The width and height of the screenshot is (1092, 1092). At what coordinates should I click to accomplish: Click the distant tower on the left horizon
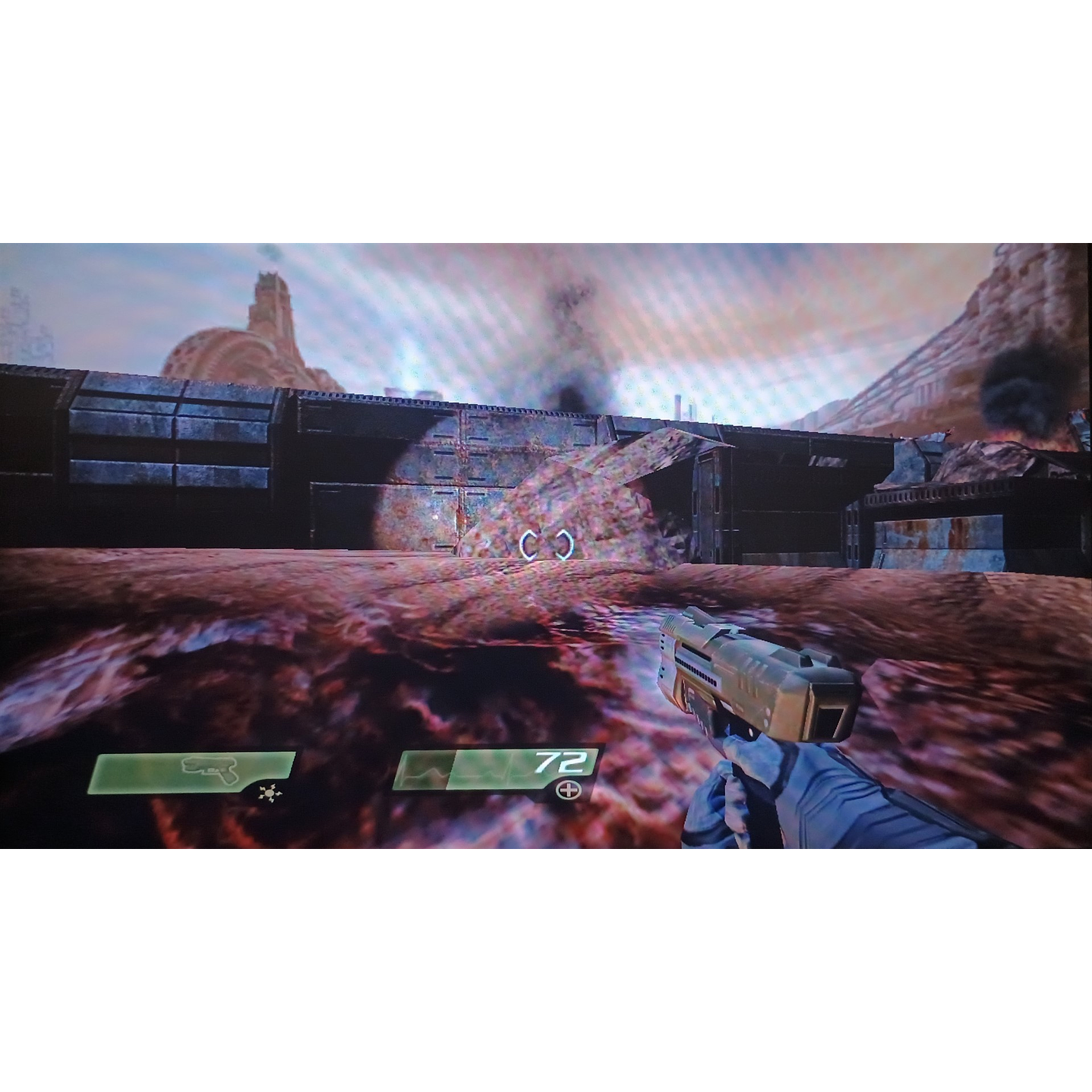(x=270, y=304)
